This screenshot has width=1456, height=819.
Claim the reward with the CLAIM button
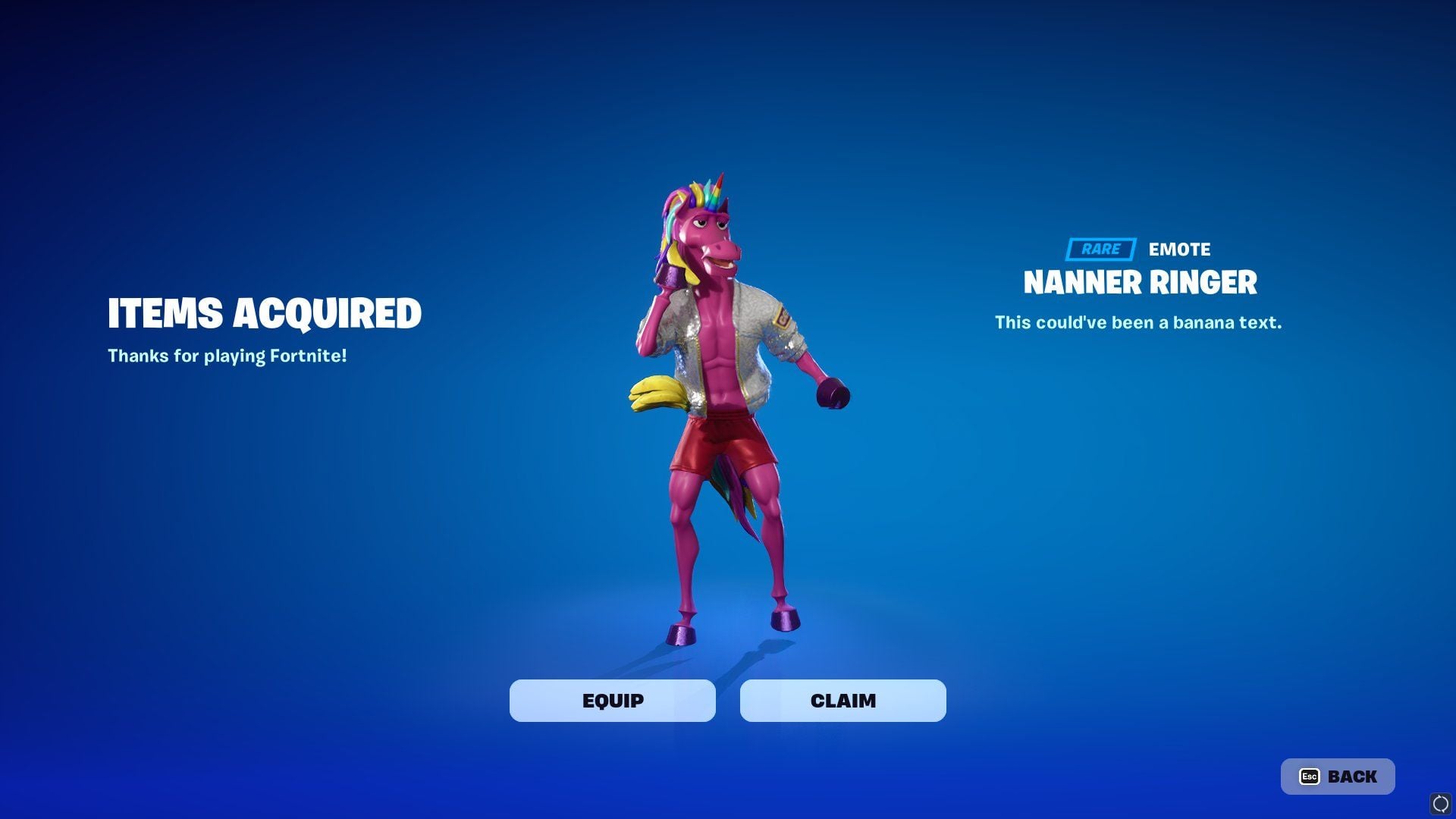[842, 701]
